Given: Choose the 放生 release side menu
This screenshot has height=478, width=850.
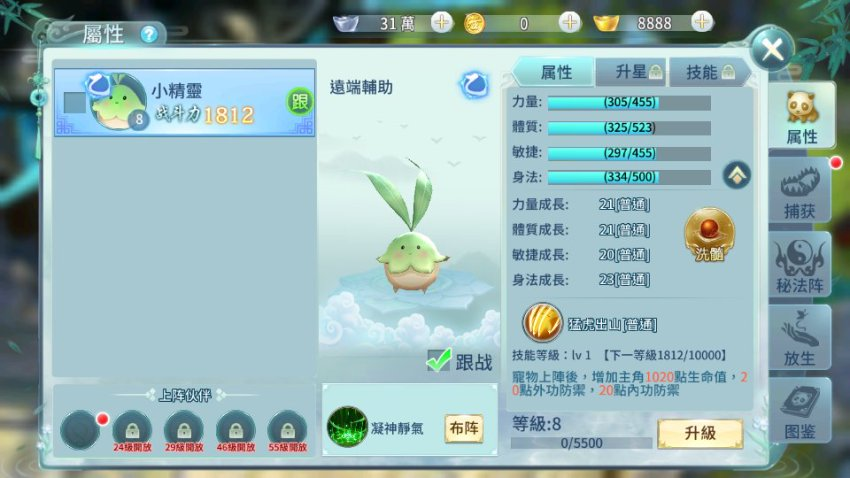Looking at the screenshot, I should [801, 337].
